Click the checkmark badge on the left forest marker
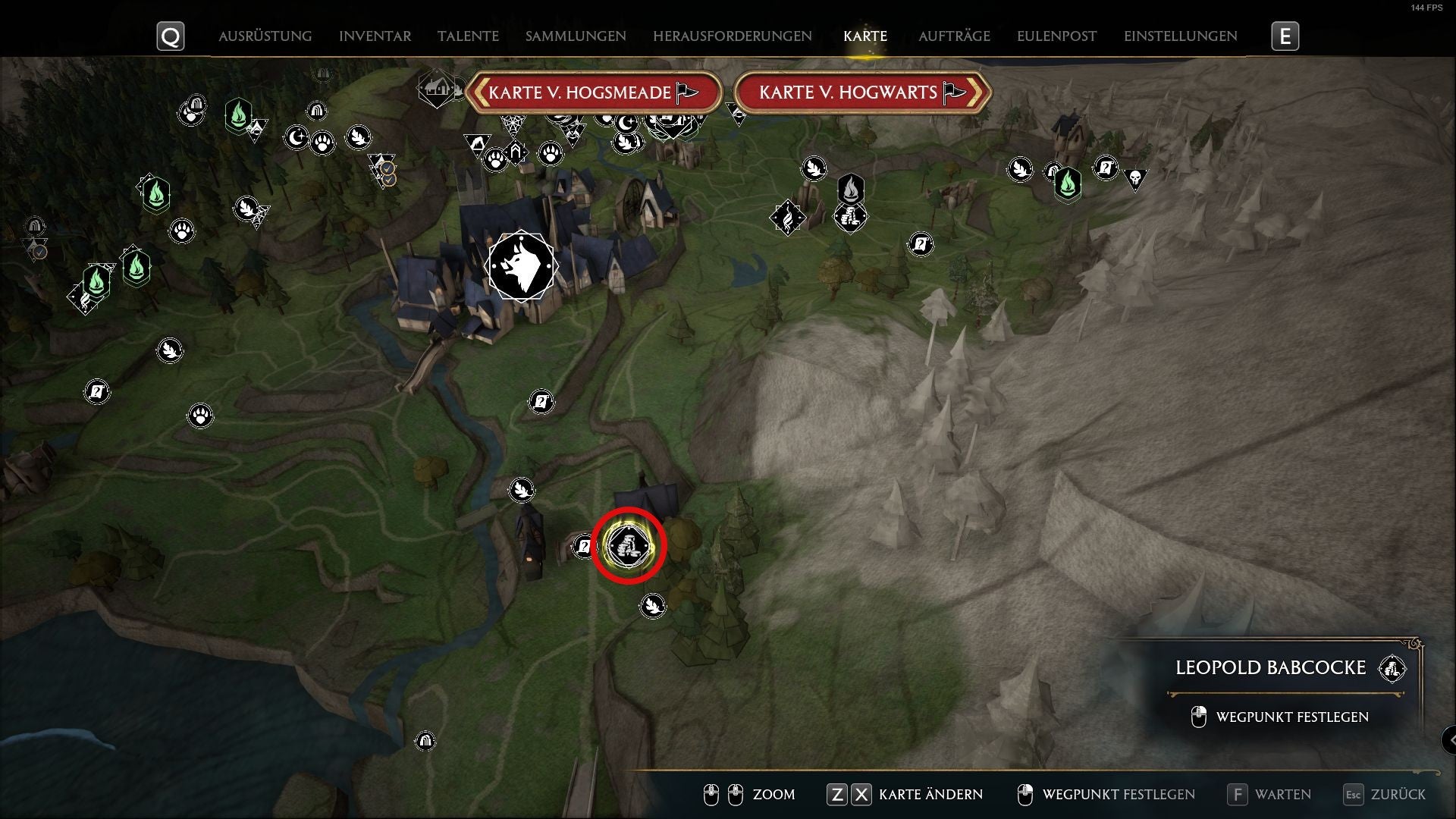The width and height of the screenshot is (1456, 819). 39,252
